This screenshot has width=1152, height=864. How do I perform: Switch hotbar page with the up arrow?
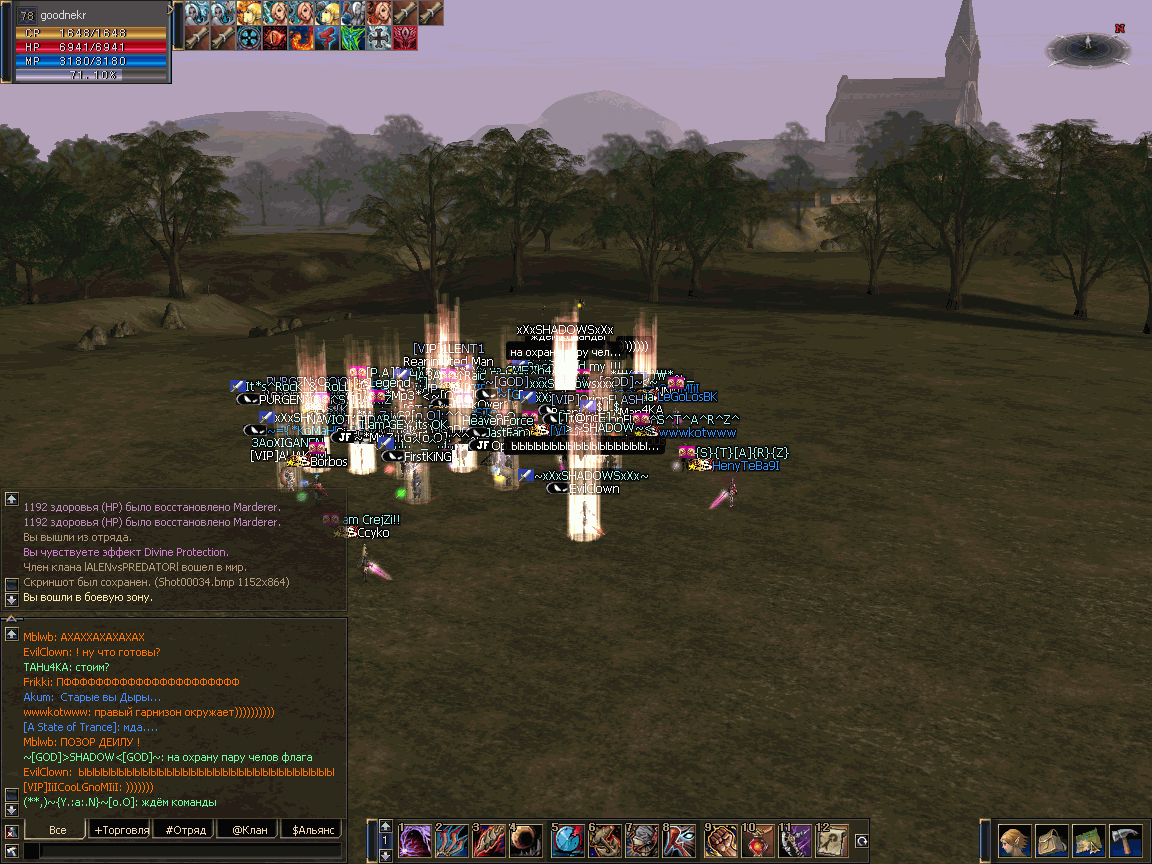click(385, 826)
